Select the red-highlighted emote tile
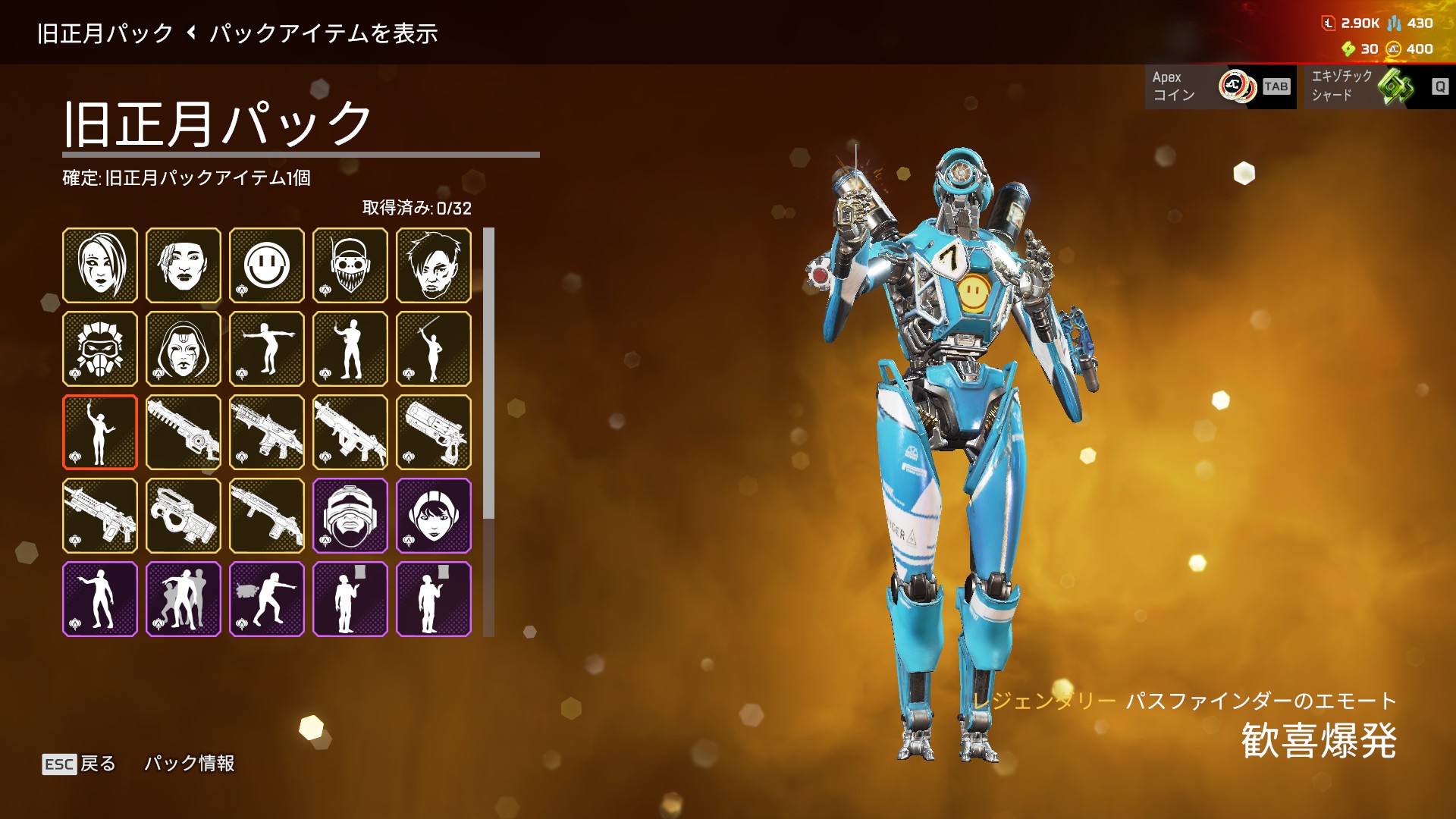This screenshot has height=819, width=1456. [99, 432]
